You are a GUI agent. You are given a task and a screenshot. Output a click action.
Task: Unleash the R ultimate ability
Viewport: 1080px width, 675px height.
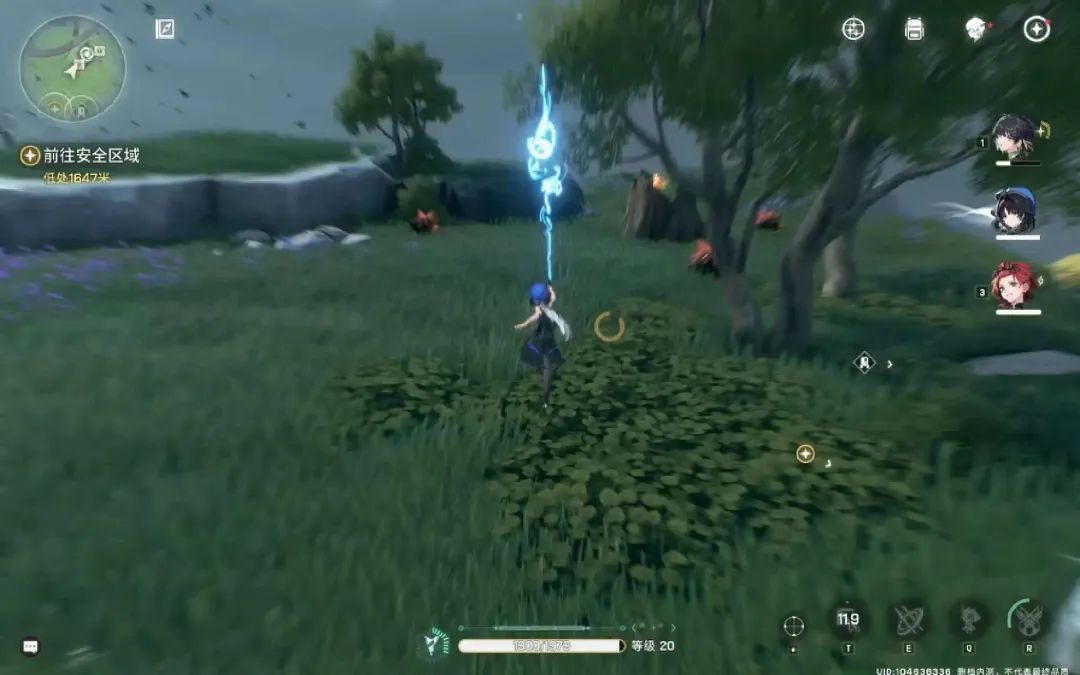tap(1029, 621)
